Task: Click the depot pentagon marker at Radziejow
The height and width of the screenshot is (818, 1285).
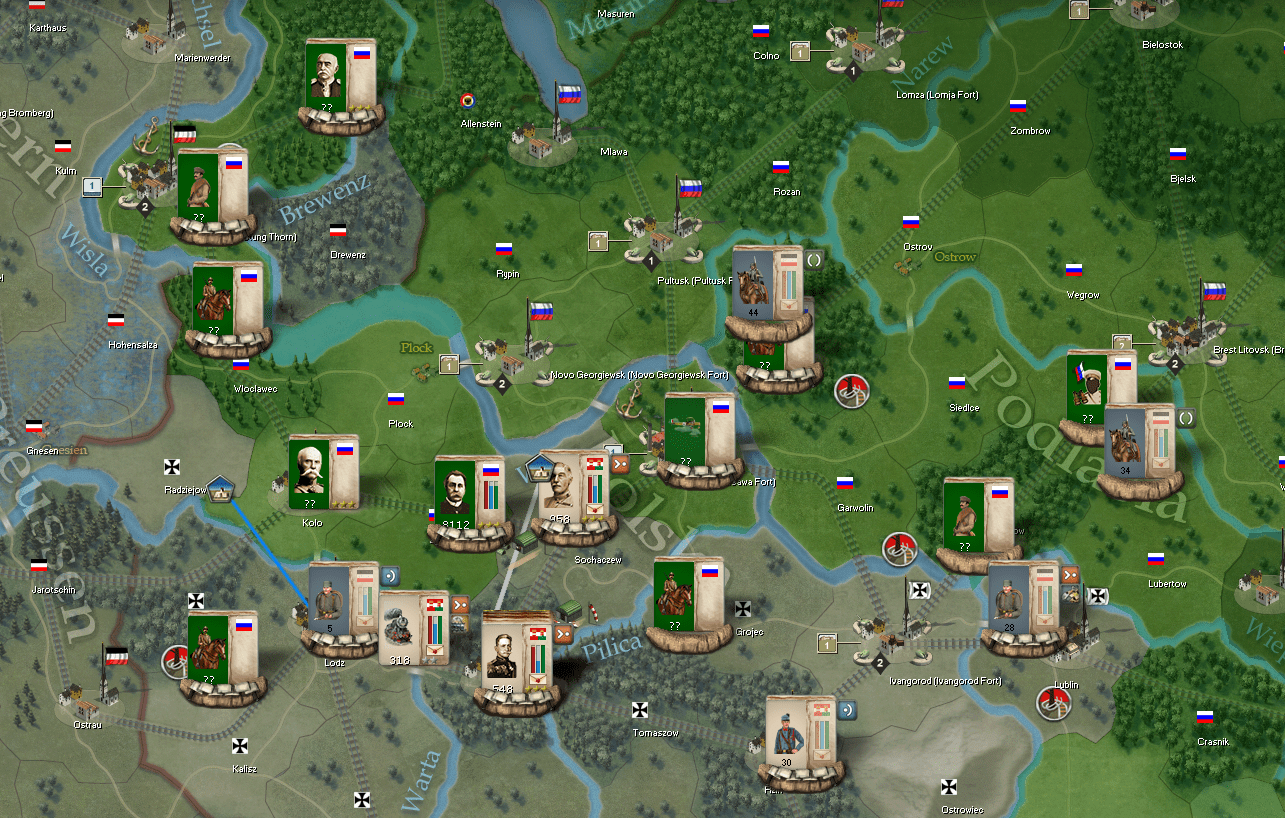Action: click(x=221, y=489)
